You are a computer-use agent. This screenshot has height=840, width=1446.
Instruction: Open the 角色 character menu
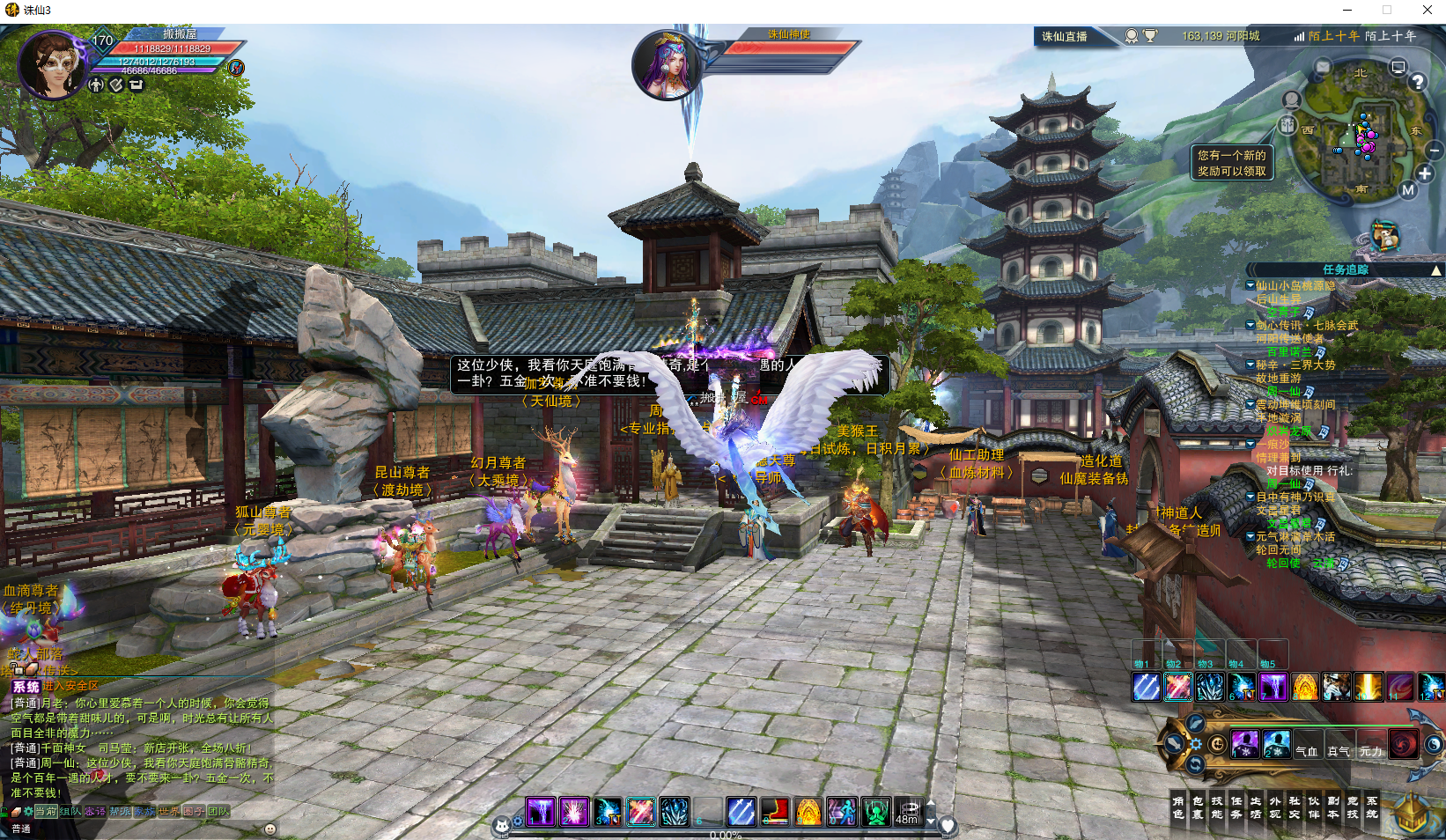(x=1178, y=807)
